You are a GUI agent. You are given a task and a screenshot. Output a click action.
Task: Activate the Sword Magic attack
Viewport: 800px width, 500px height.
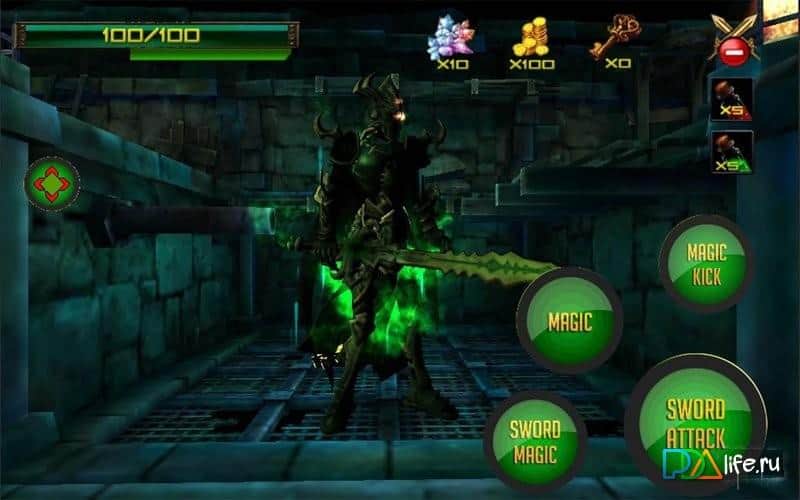(534, 441)
